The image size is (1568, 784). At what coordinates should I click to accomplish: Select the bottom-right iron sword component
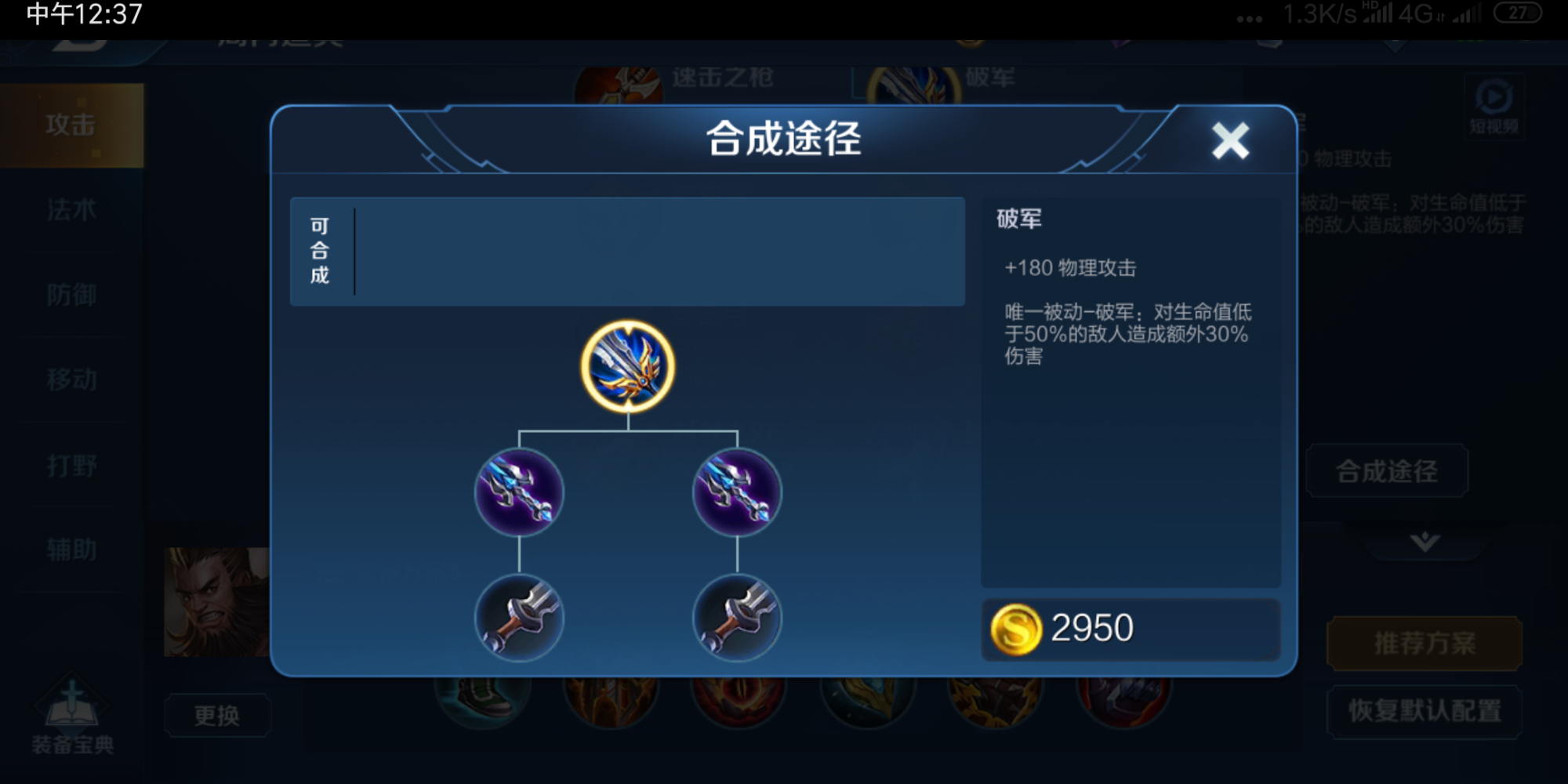pos(735,619)
